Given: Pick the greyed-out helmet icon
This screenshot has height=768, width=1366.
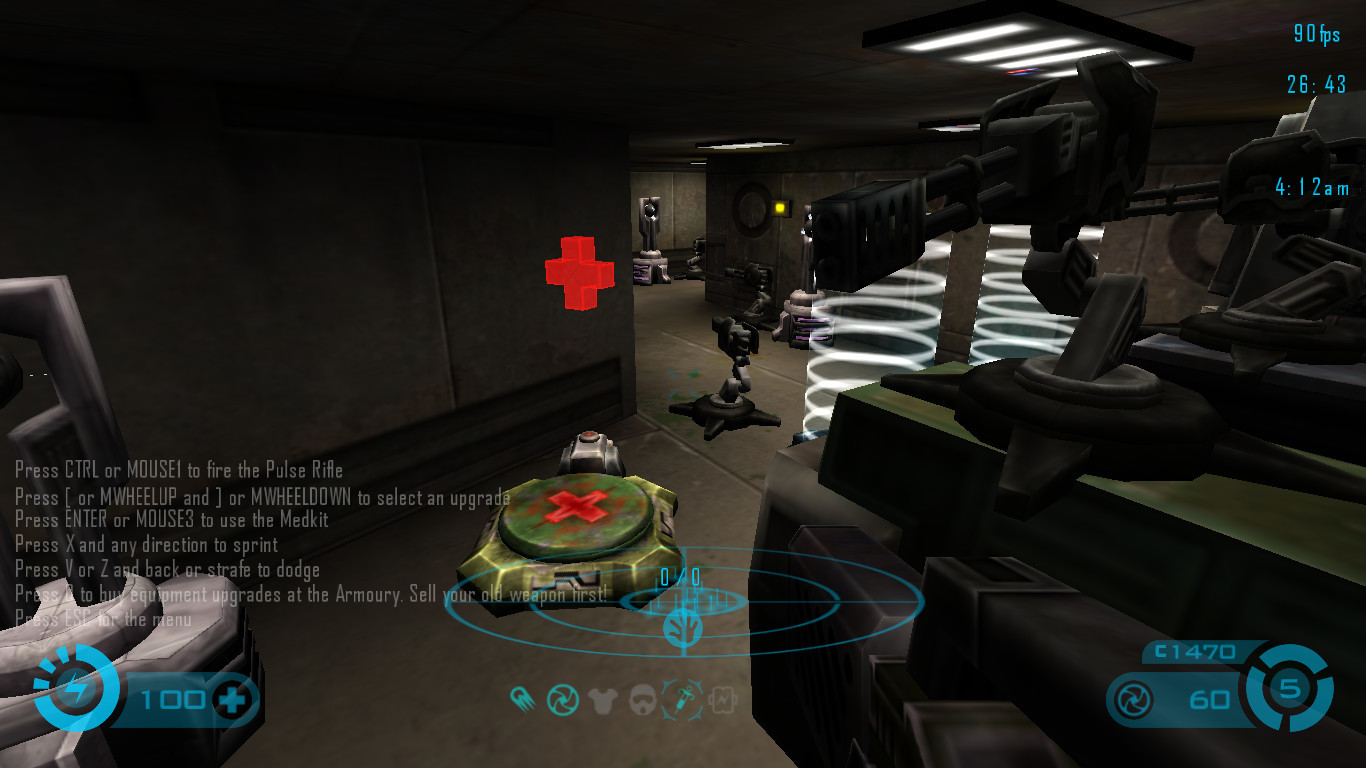Looking at the screenshot, I should [x=642, y=700].
